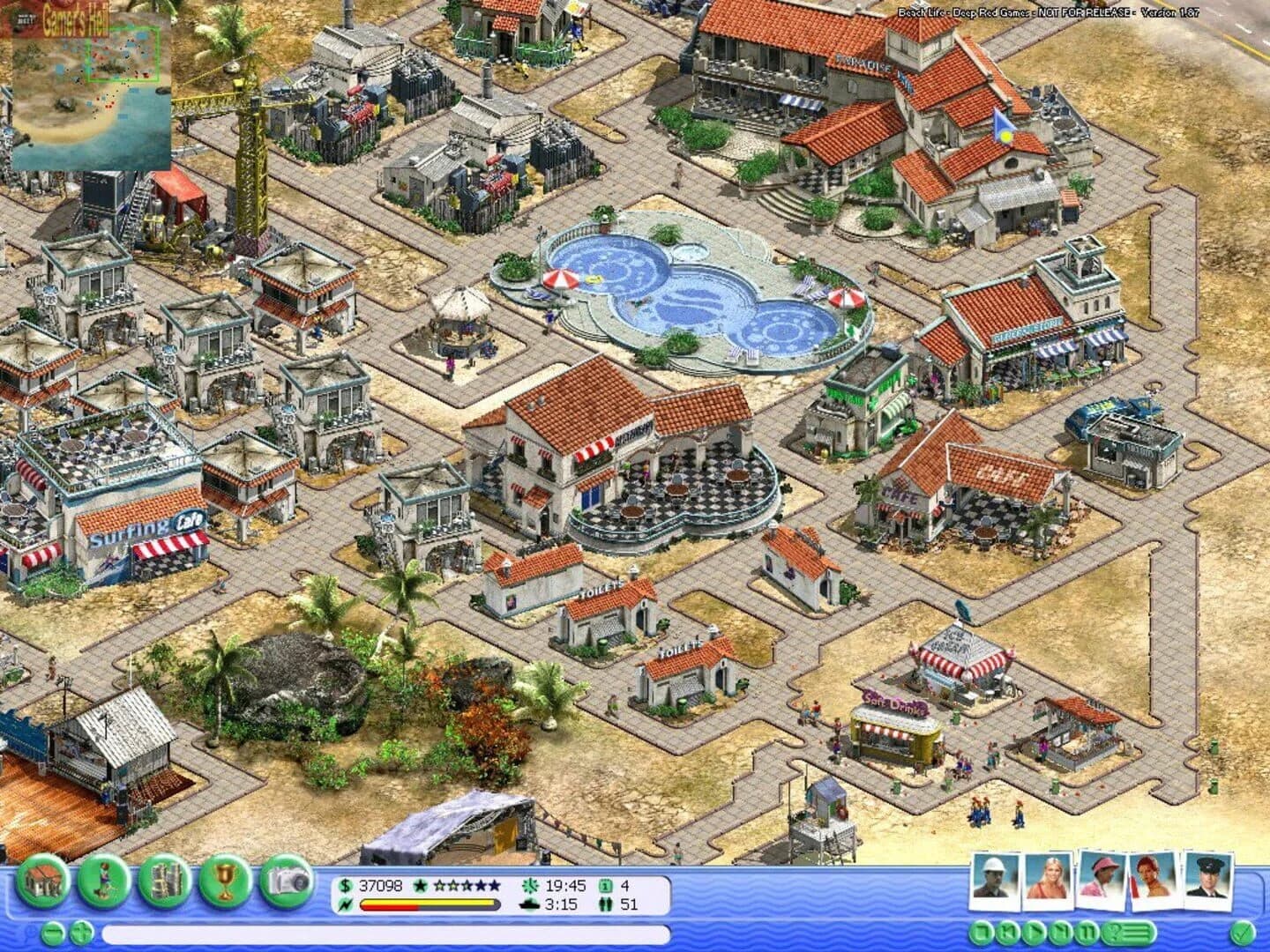Toggle play on normal game speed
Viewport: 1270px width, 952px height.
[x=1035, y=933]
